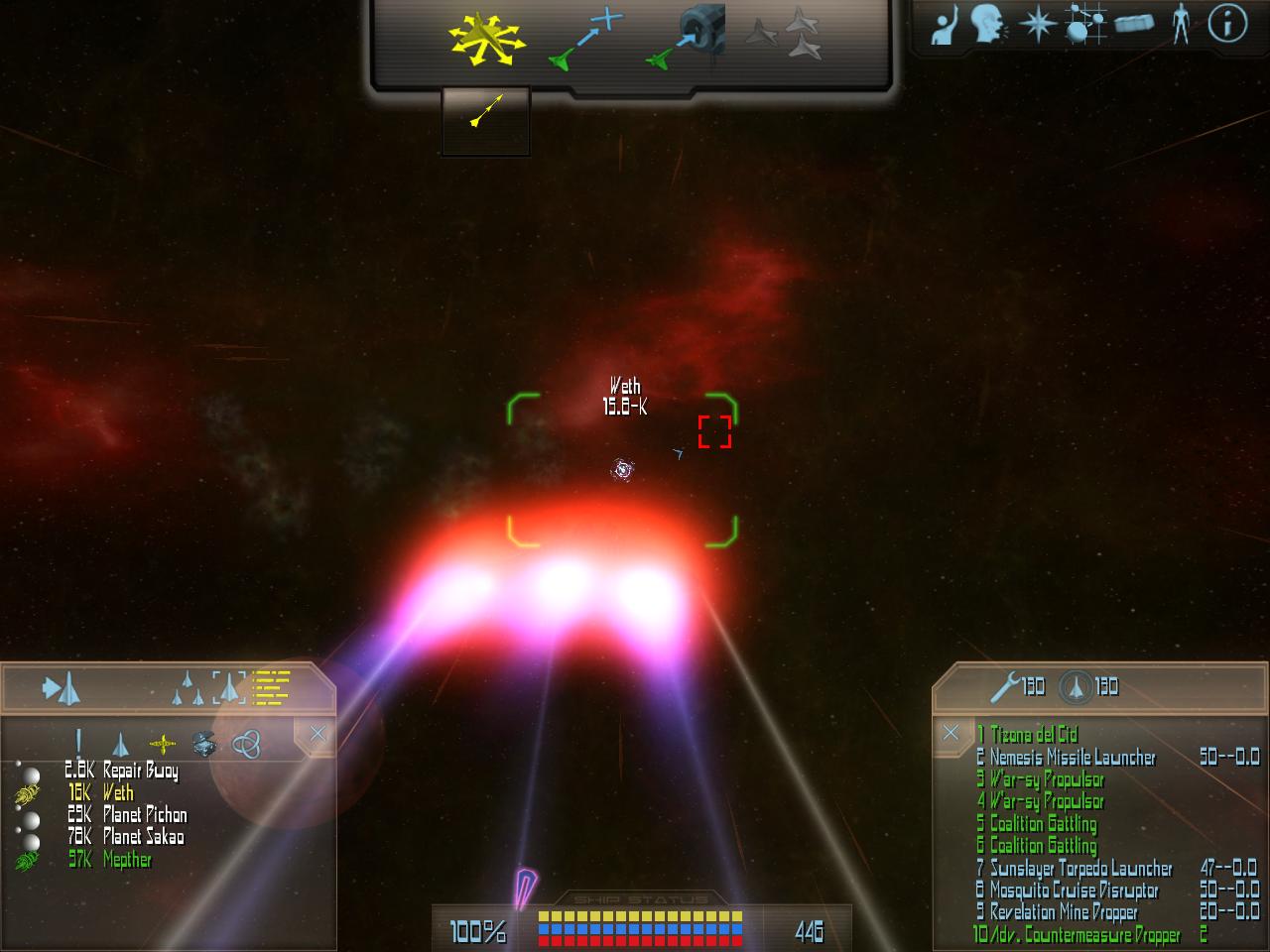Open the navigation map grid icon

tap(1085, 24)
